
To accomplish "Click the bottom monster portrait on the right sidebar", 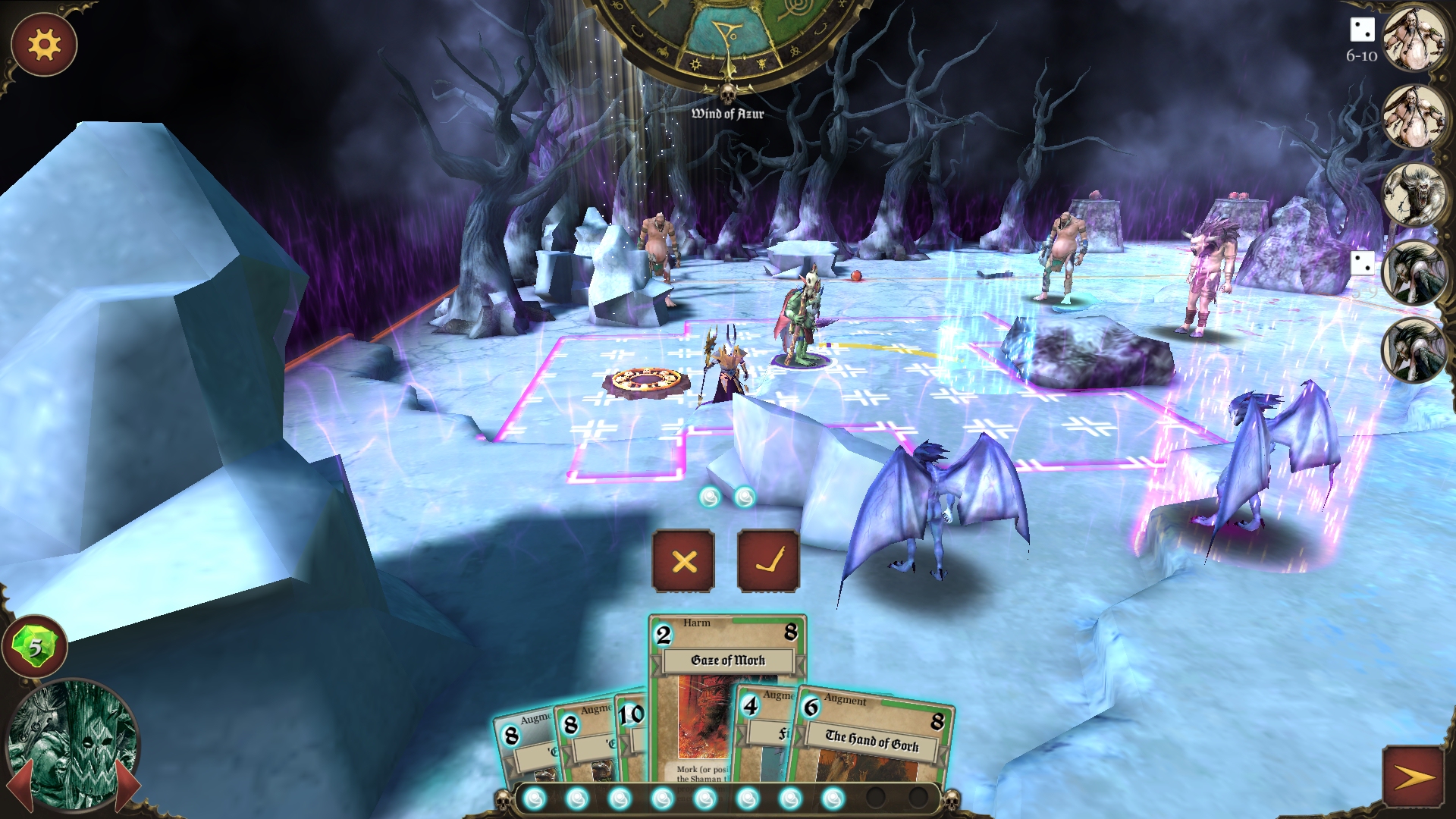I will (1415, 349).
